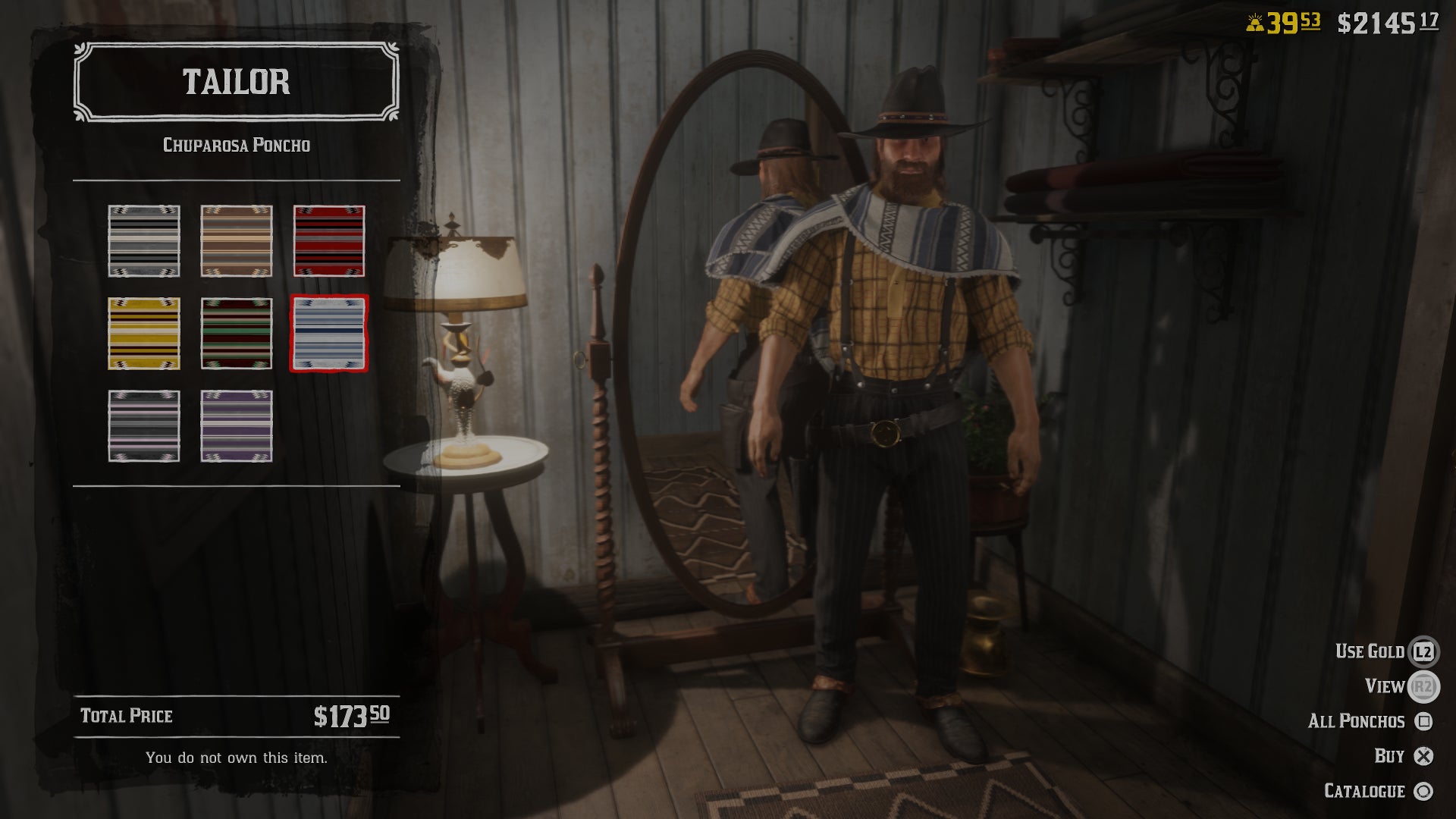Choose the purple striped poncho swatch
1456x819 pixels.
coord(237,426)
